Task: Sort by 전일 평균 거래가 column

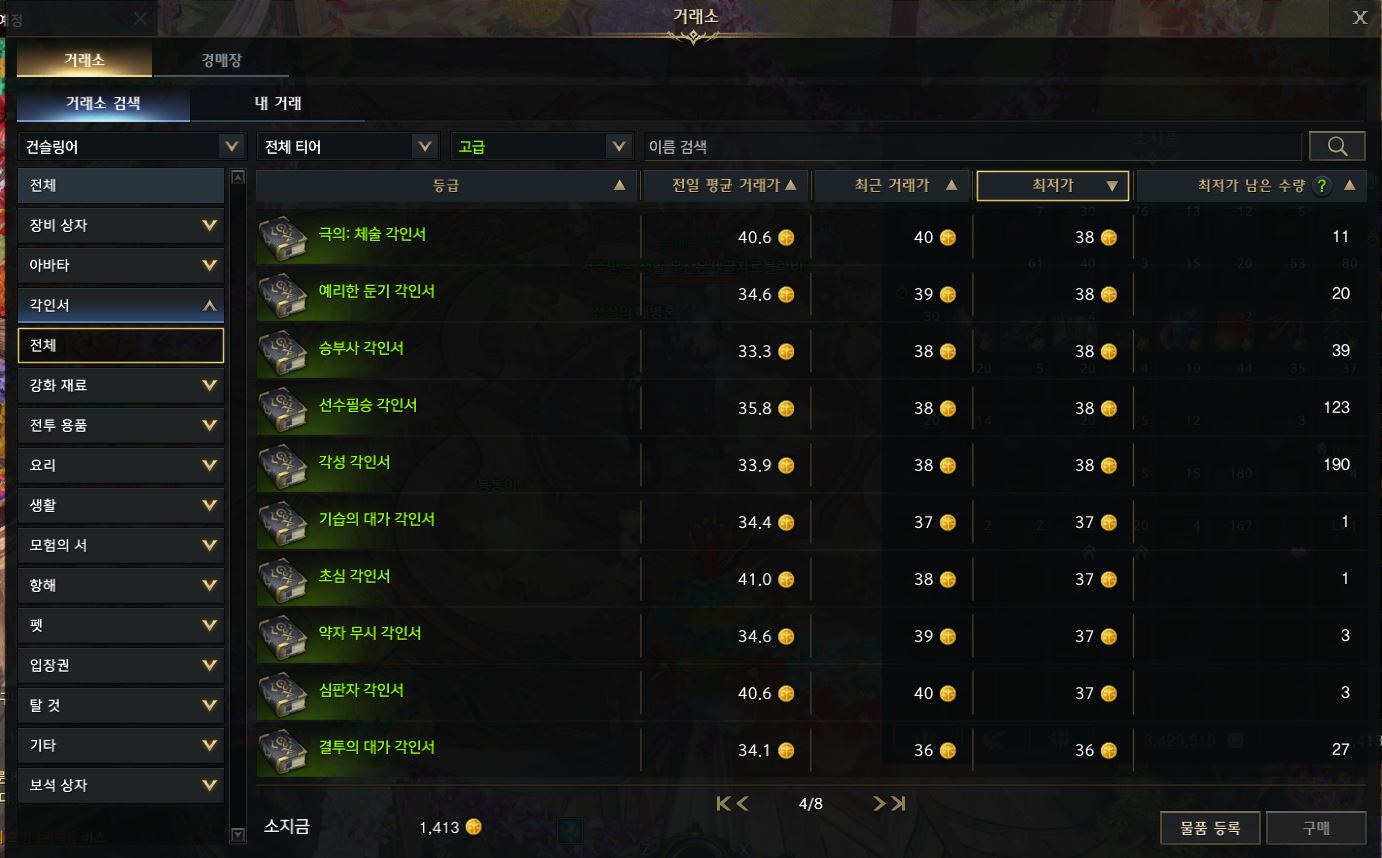Action: click(x=726, y=186)
